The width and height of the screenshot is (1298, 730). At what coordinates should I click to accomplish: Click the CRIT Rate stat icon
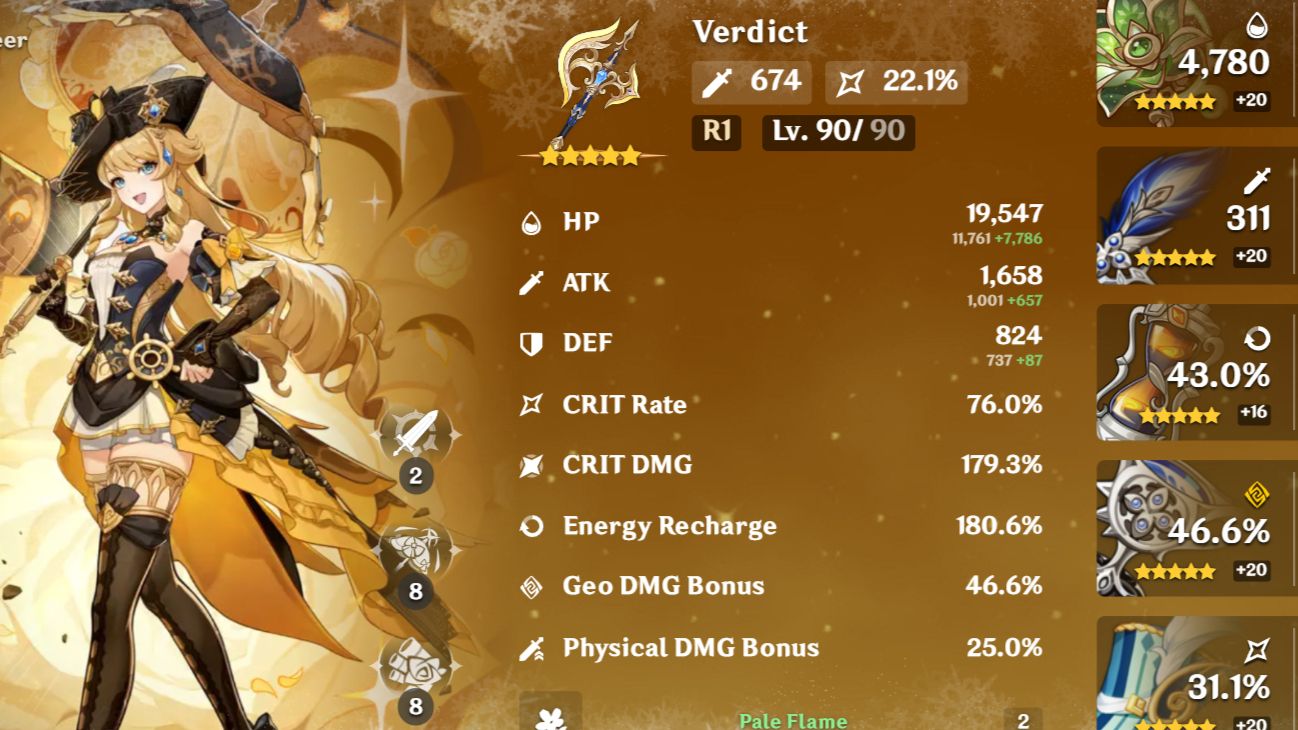pos(531,404)
